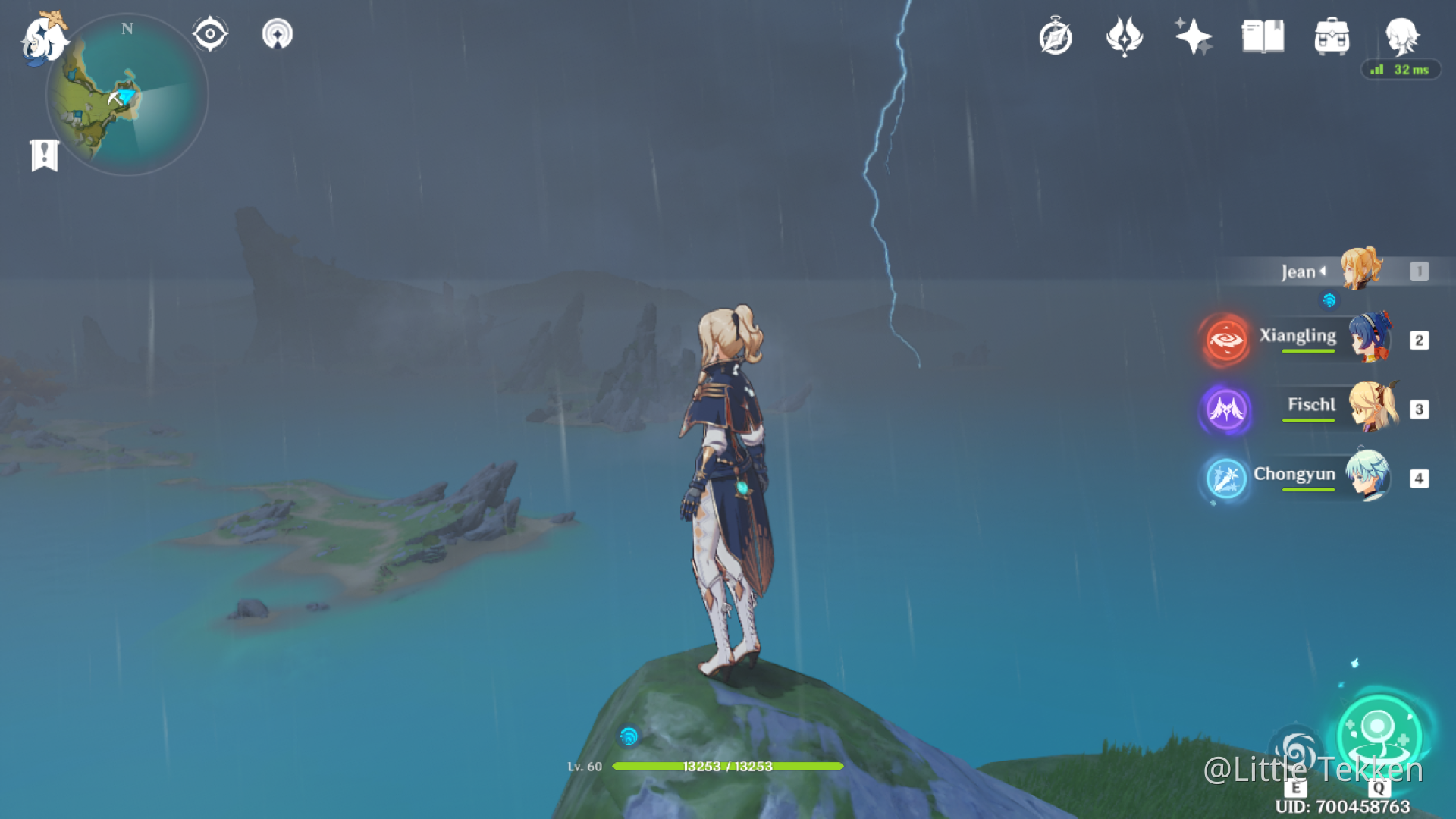Image resolution: width=1456 pixels, height=819 pixels.
Task: Click the compass navigation icon
Action: [x=210, y=33]
